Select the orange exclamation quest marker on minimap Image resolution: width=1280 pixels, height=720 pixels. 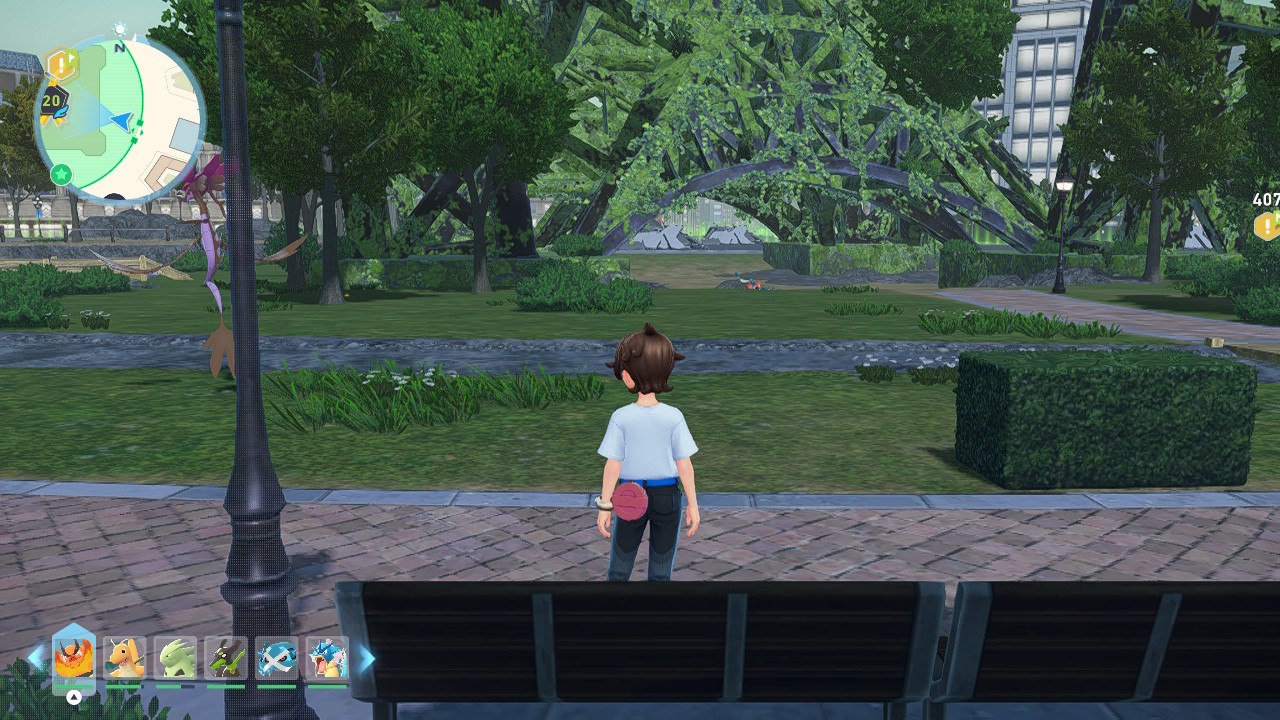click(62, 66)
